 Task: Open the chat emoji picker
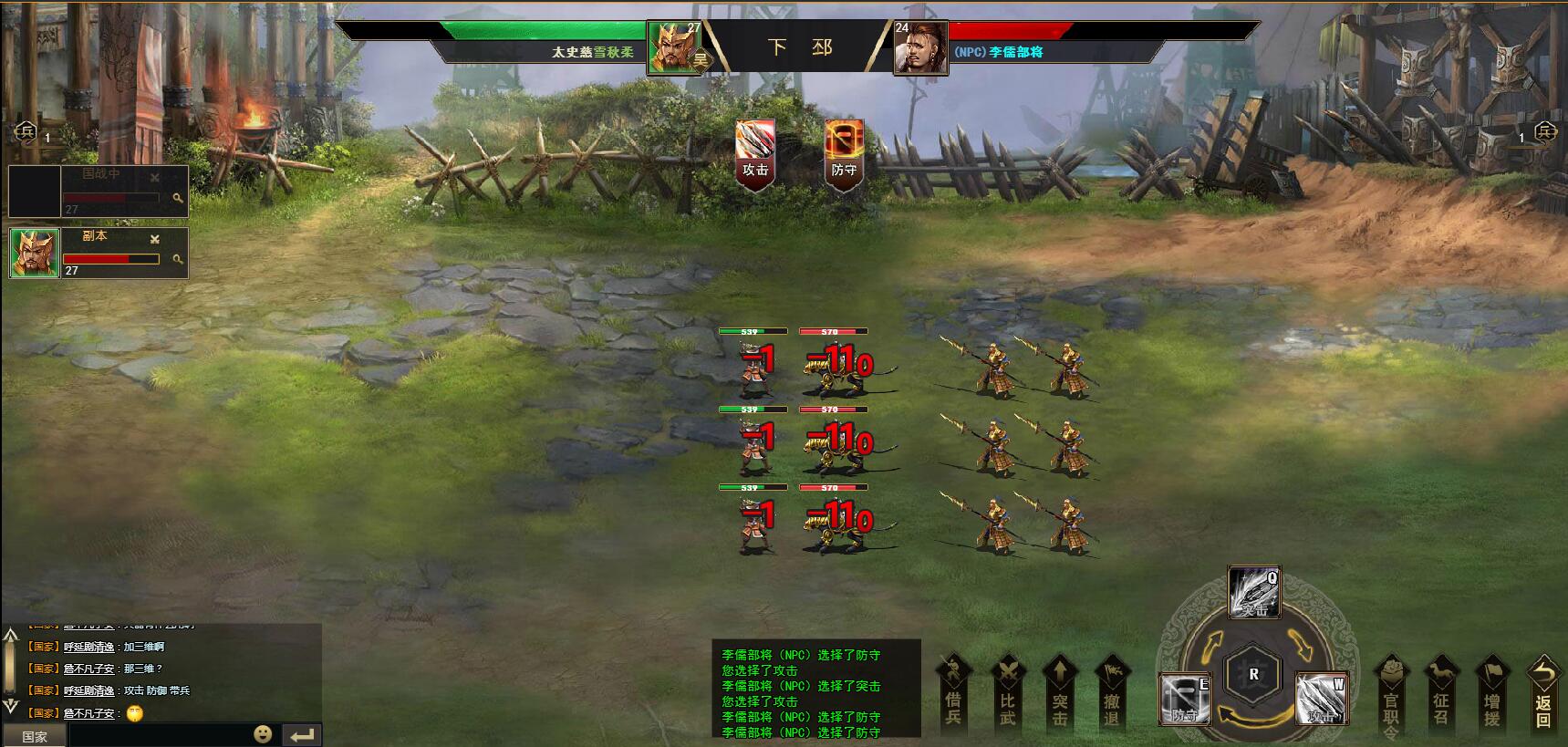pos(263,734)
